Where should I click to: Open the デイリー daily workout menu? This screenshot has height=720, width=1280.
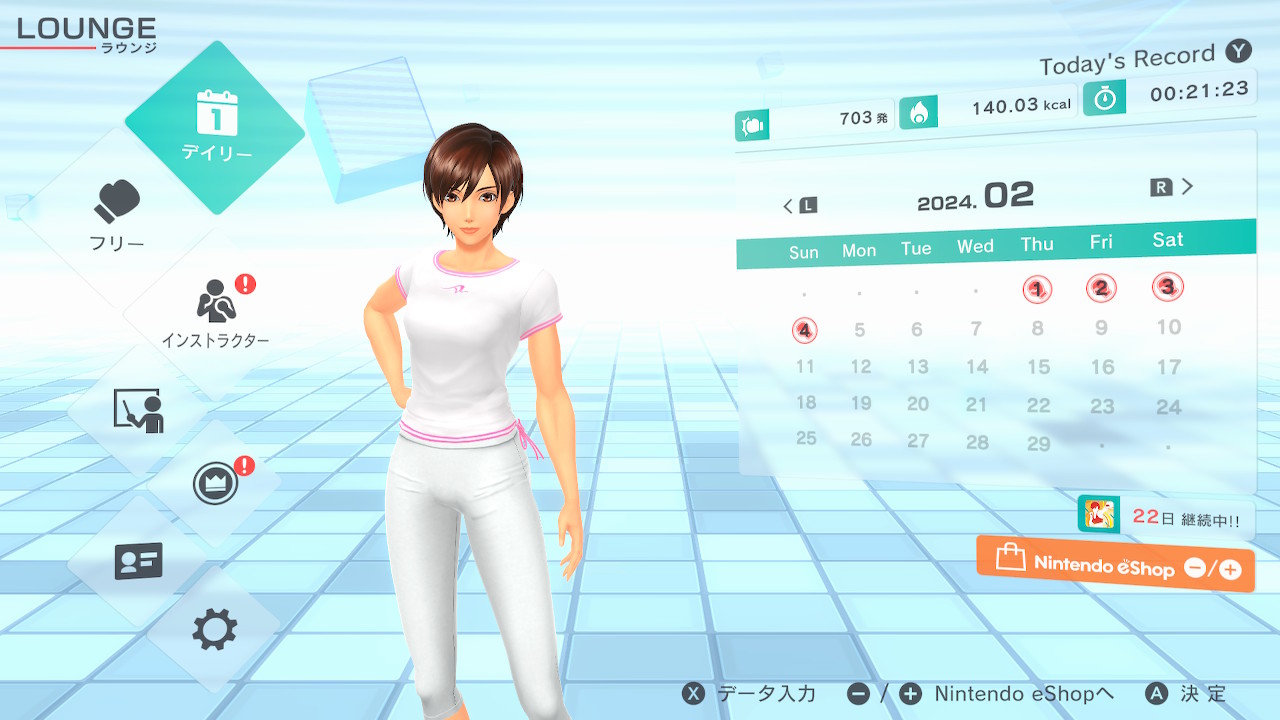(x=216, y=127)
